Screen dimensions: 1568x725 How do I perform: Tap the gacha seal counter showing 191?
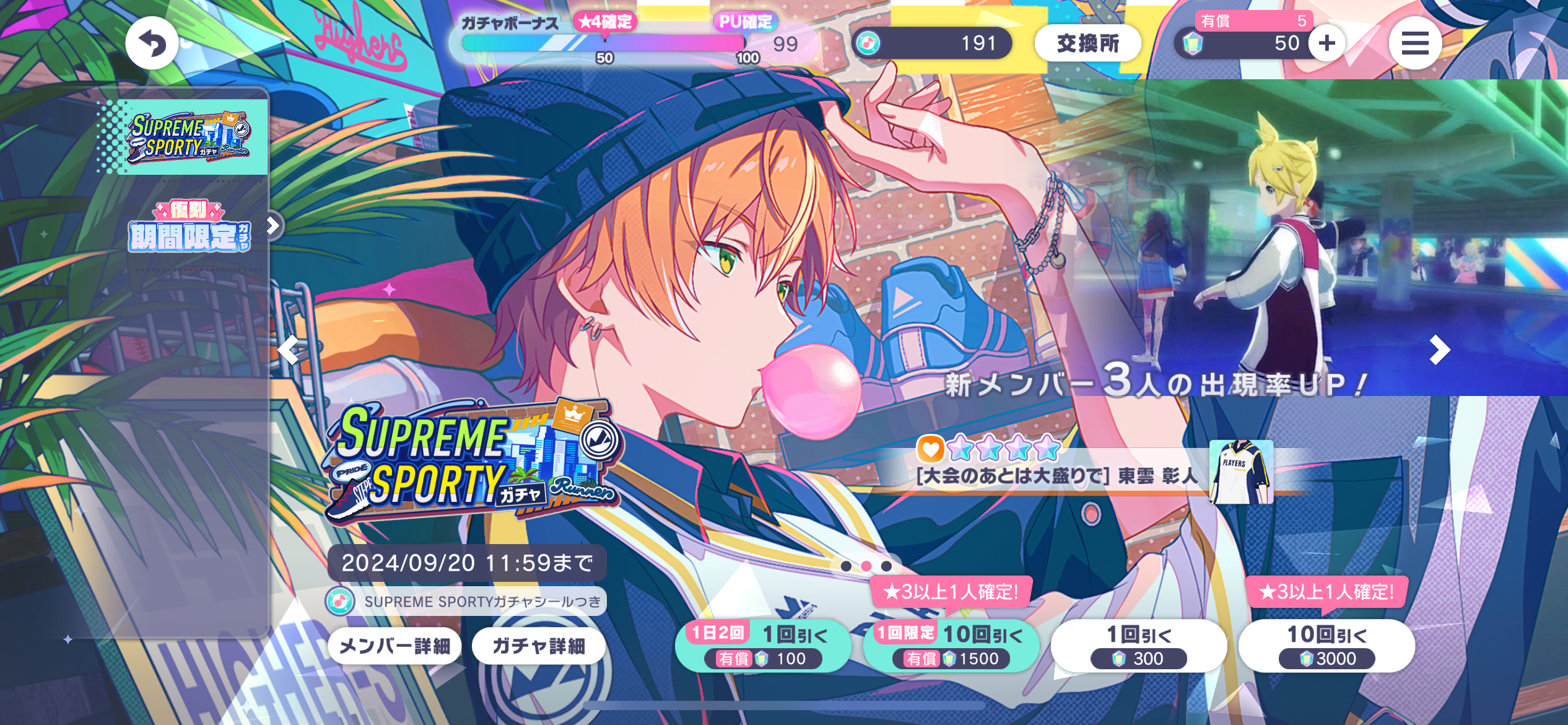[932, 43]
